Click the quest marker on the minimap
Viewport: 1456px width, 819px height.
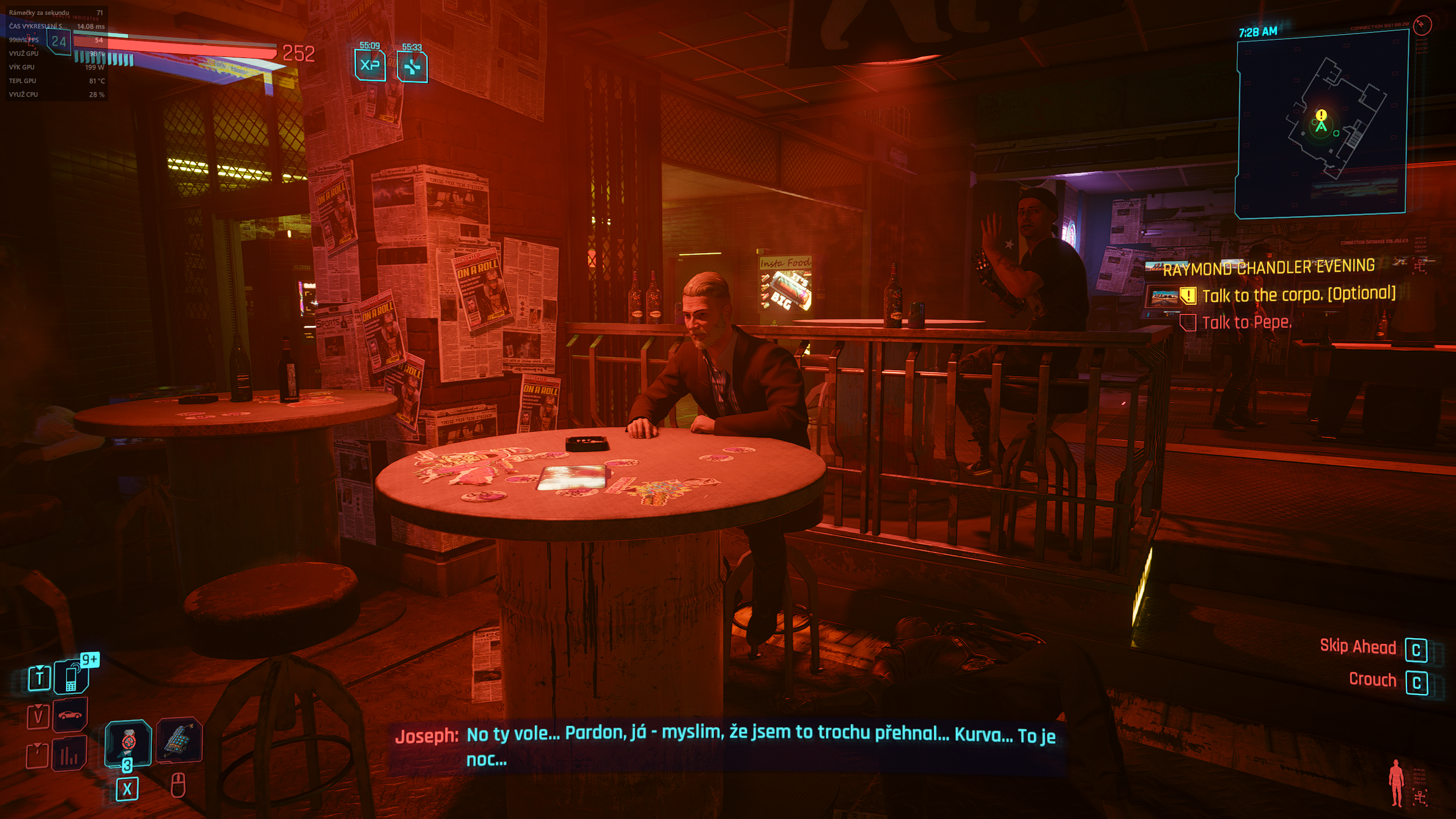tap(1321, 115)
